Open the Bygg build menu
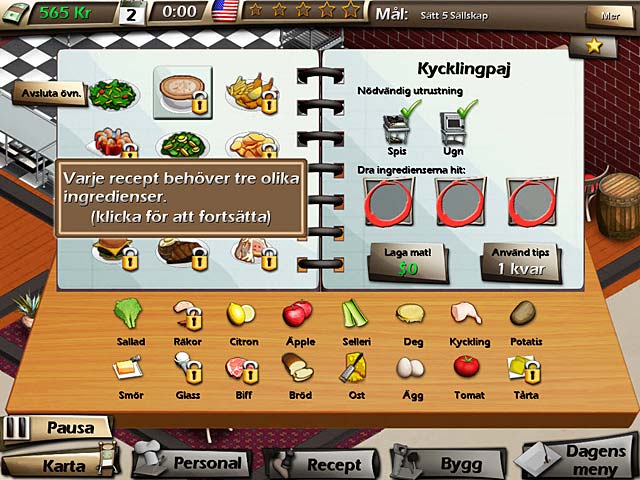Screen dimensions: 640x480 pos(452,464)
